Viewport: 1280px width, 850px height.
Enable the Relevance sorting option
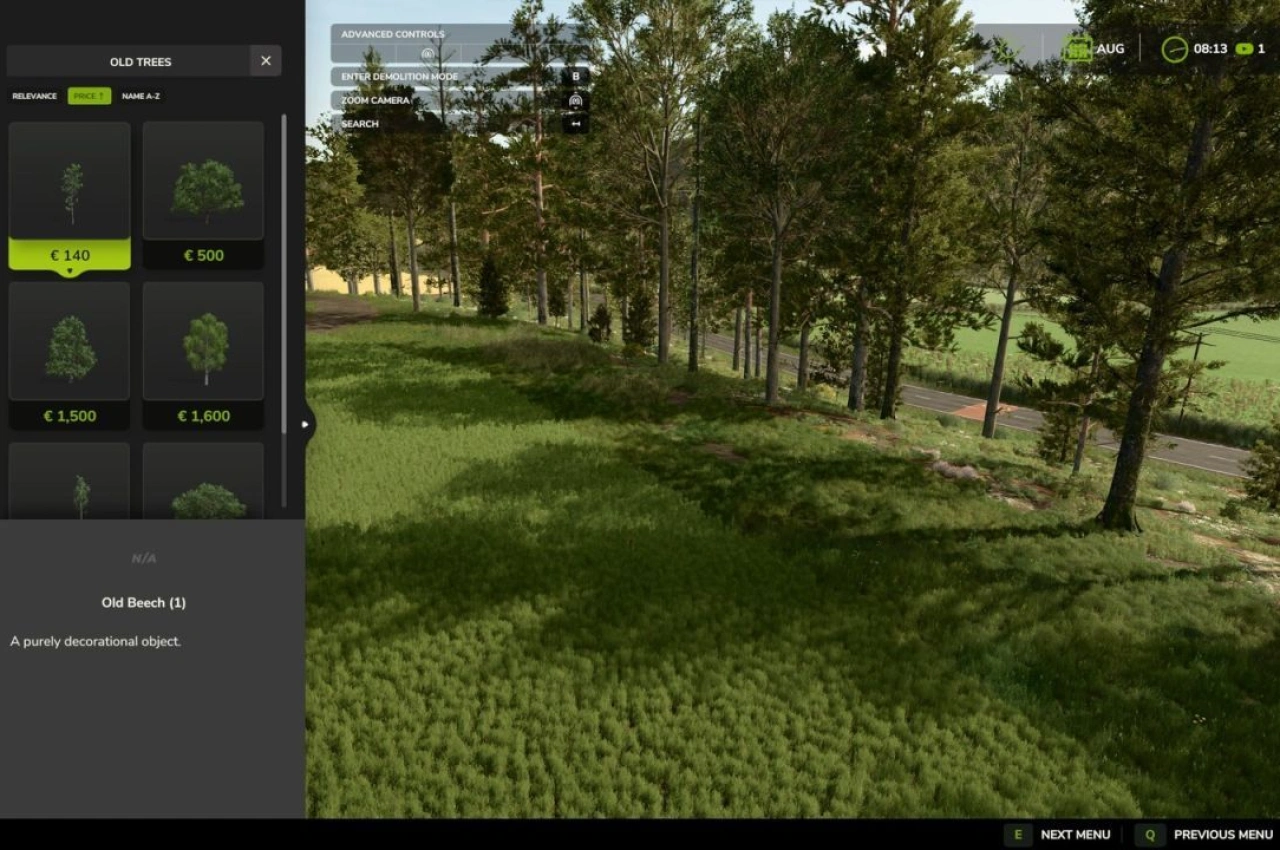[33, 96]
